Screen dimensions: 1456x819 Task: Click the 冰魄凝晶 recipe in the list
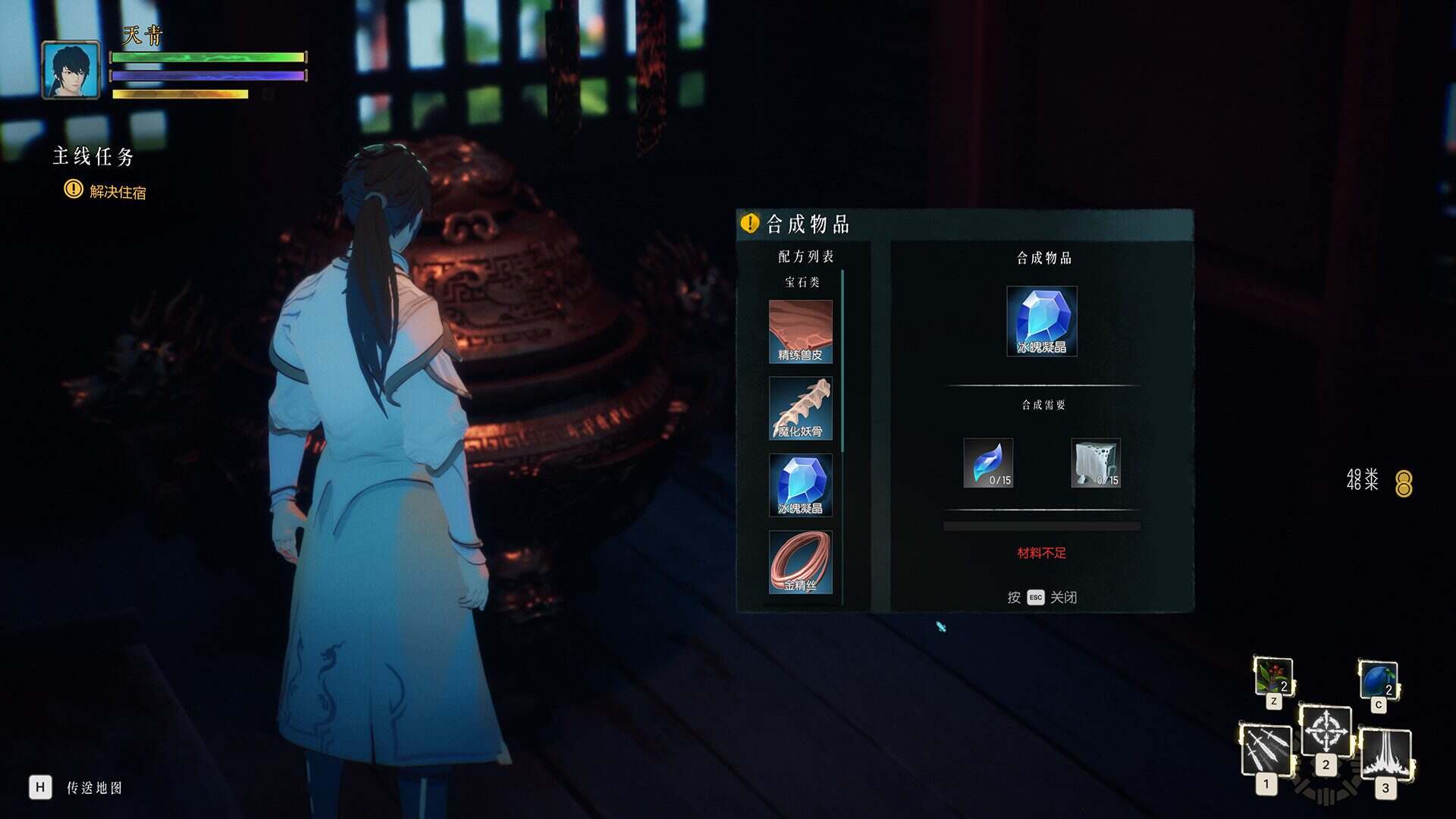click(800, 483)
